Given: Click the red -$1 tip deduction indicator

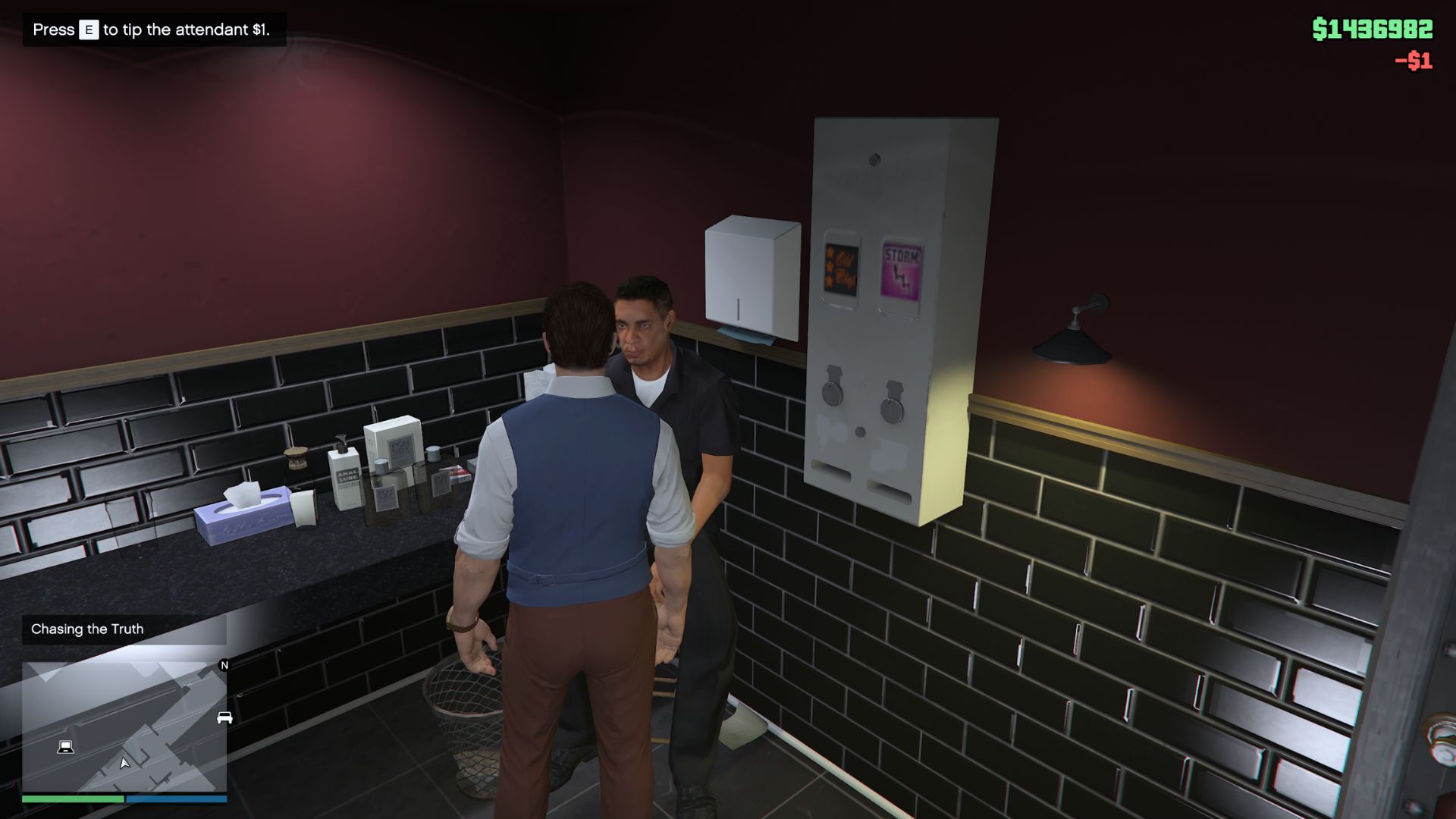Looking at the screenshot, I should (x=1411, y=60).
